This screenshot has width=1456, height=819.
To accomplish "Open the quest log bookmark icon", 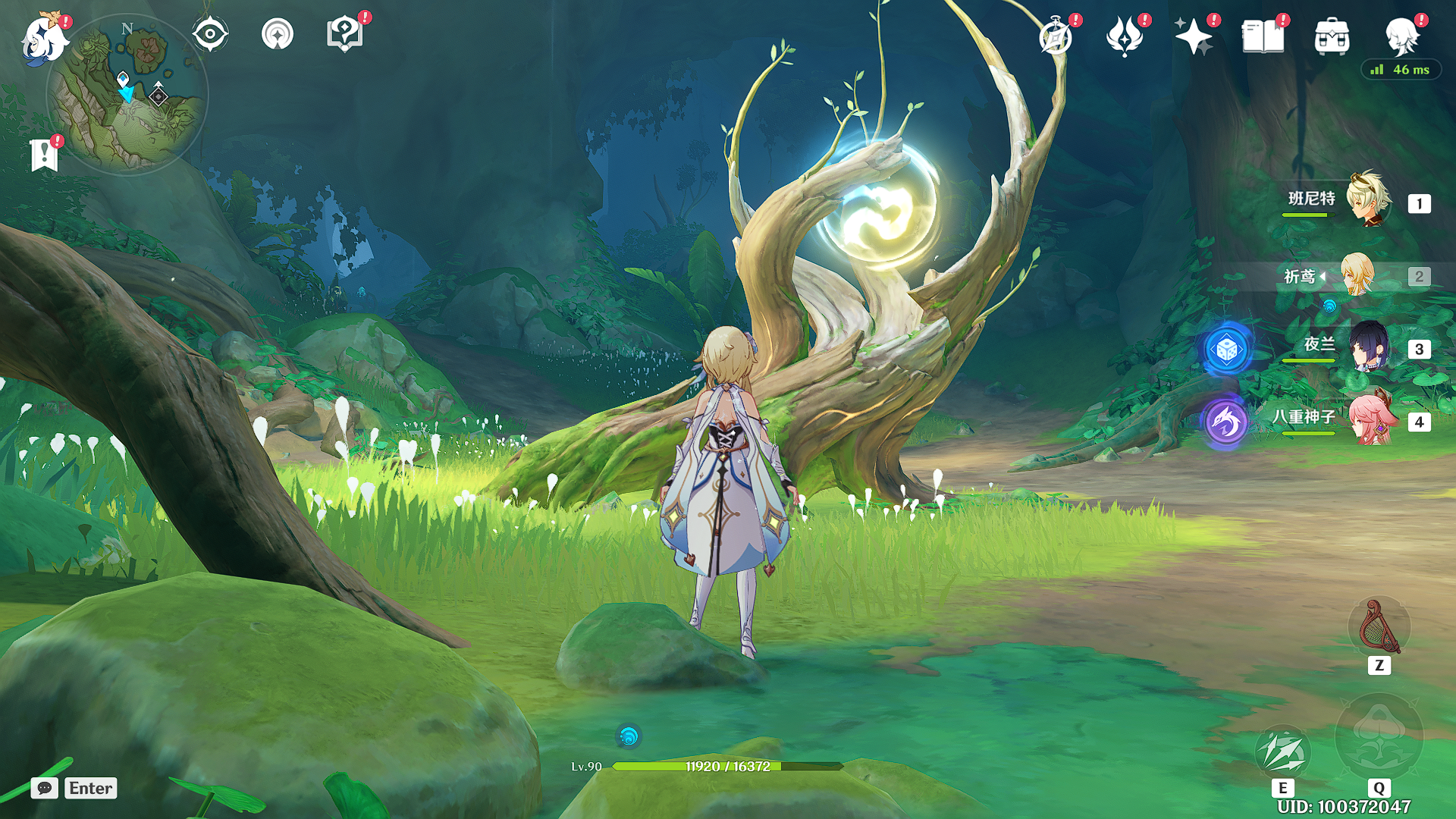I will click(x=44, y=155).
